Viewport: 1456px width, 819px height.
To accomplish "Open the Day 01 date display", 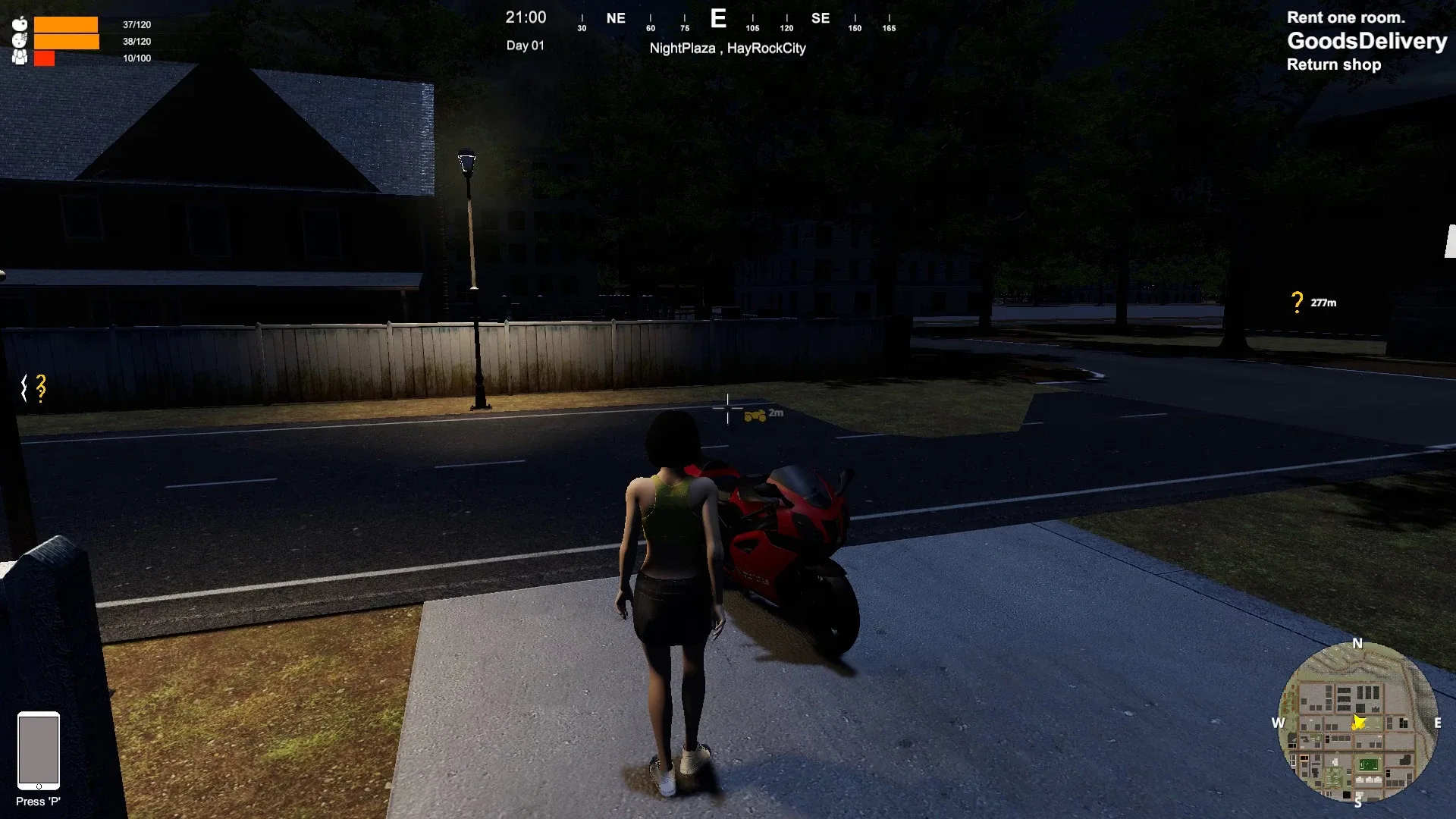I will (x=526, y=45).
